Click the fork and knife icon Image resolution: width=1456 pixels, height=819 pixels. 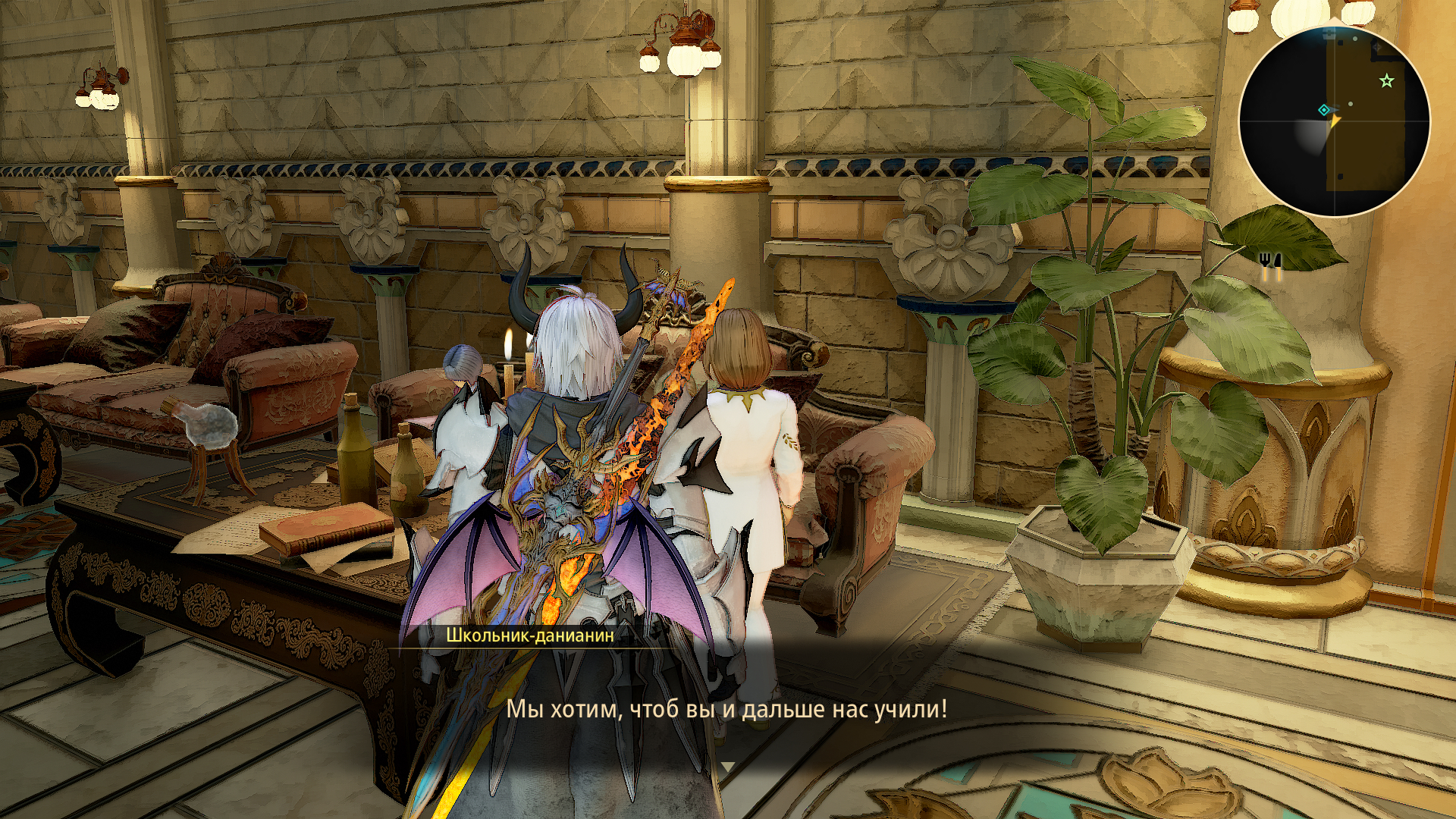pos(1270,262)
